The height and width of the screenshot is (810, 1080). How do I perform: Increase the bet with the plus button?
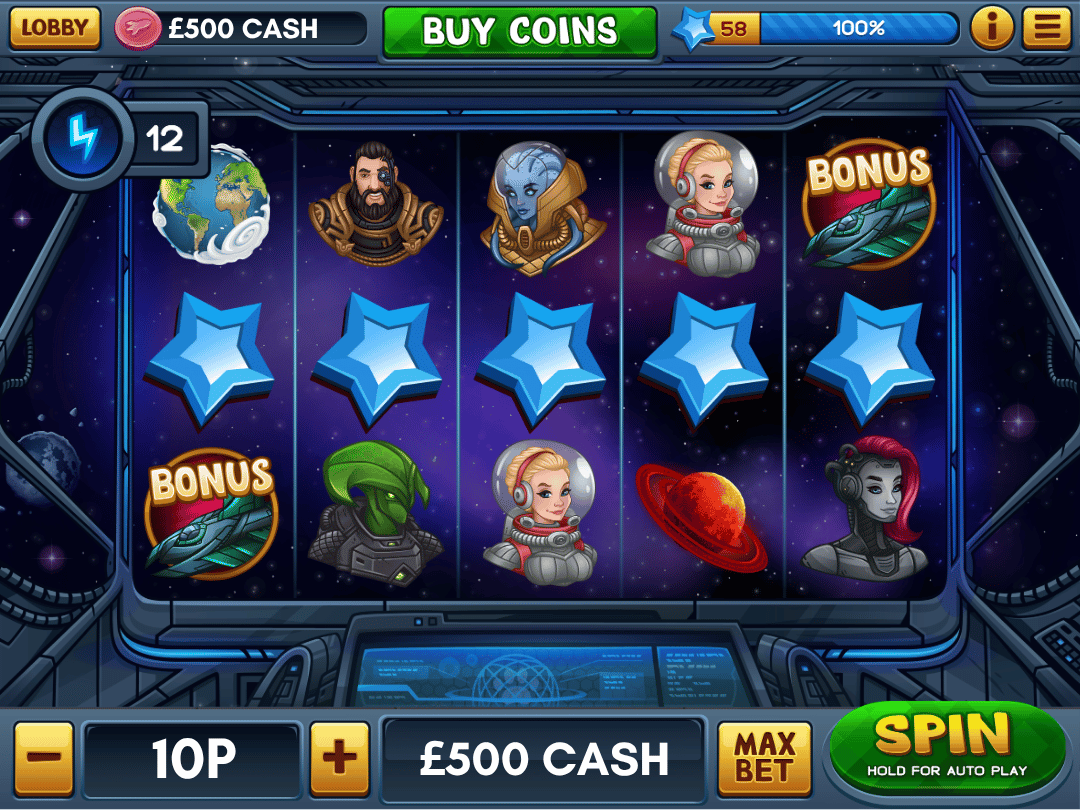click(340, 759)
